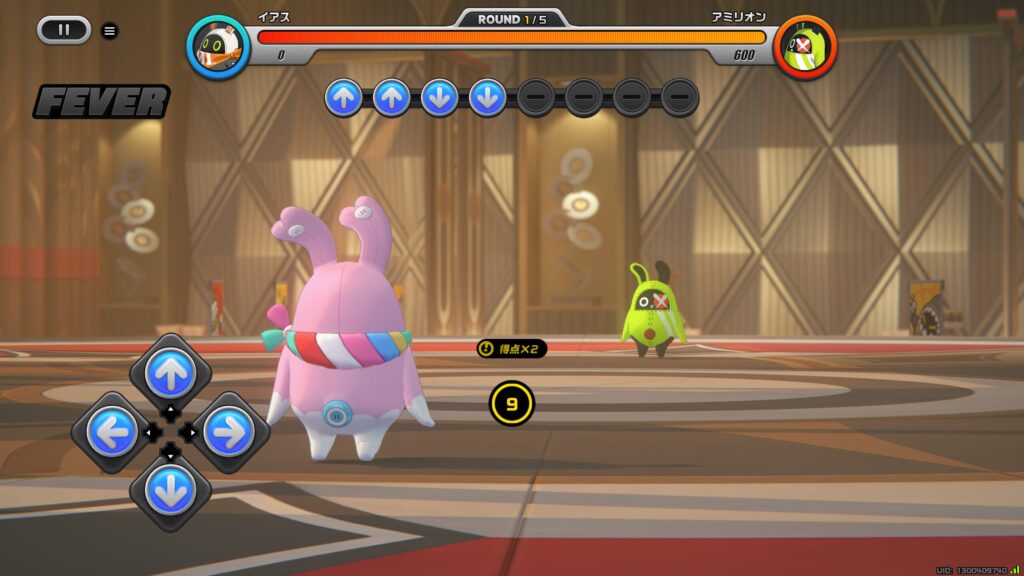
Task: Tap the down arrow on the D-pad
Action: tap(170, 490)
